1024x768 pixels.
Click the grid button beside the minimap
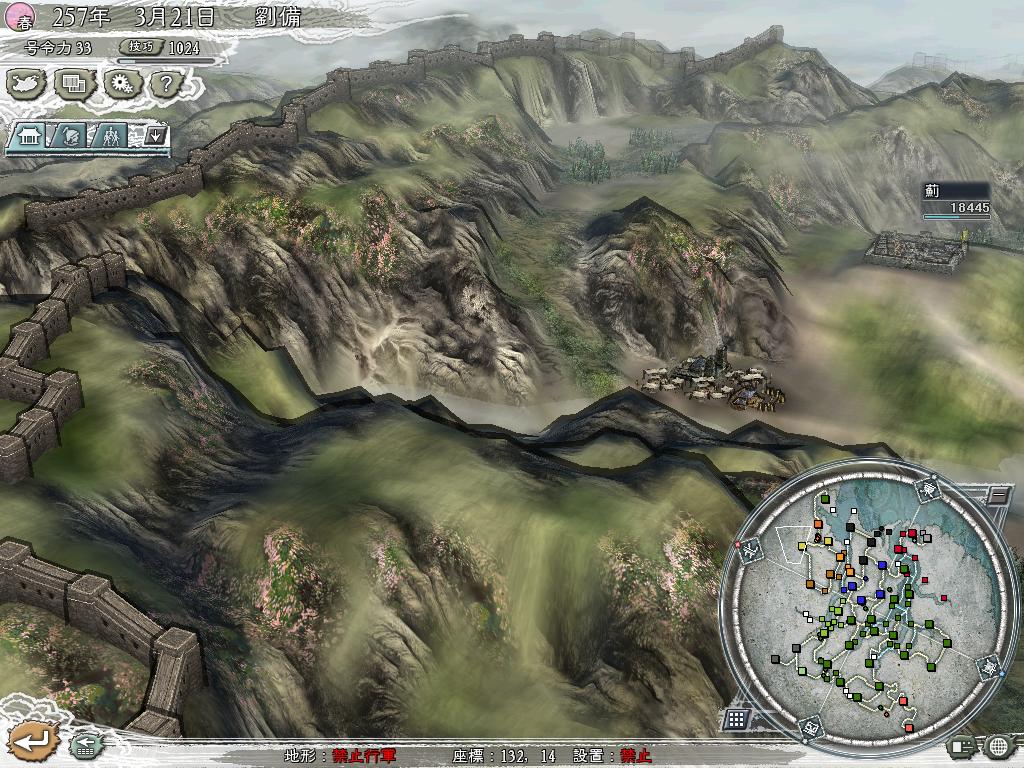pos(736,718)
